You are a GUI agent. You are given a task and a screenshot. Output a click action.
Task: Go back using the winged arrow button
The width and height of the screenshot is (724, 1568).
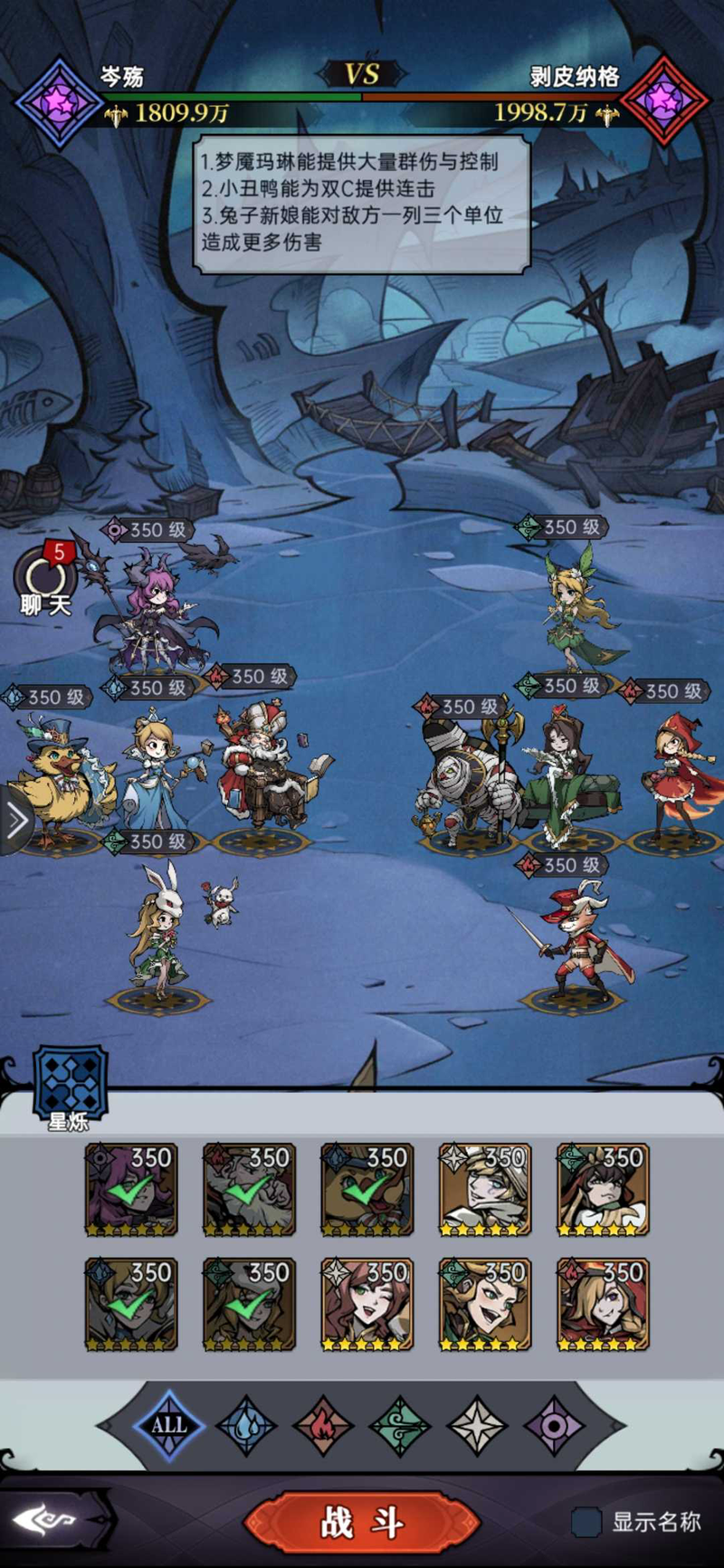coord(56,1522)
